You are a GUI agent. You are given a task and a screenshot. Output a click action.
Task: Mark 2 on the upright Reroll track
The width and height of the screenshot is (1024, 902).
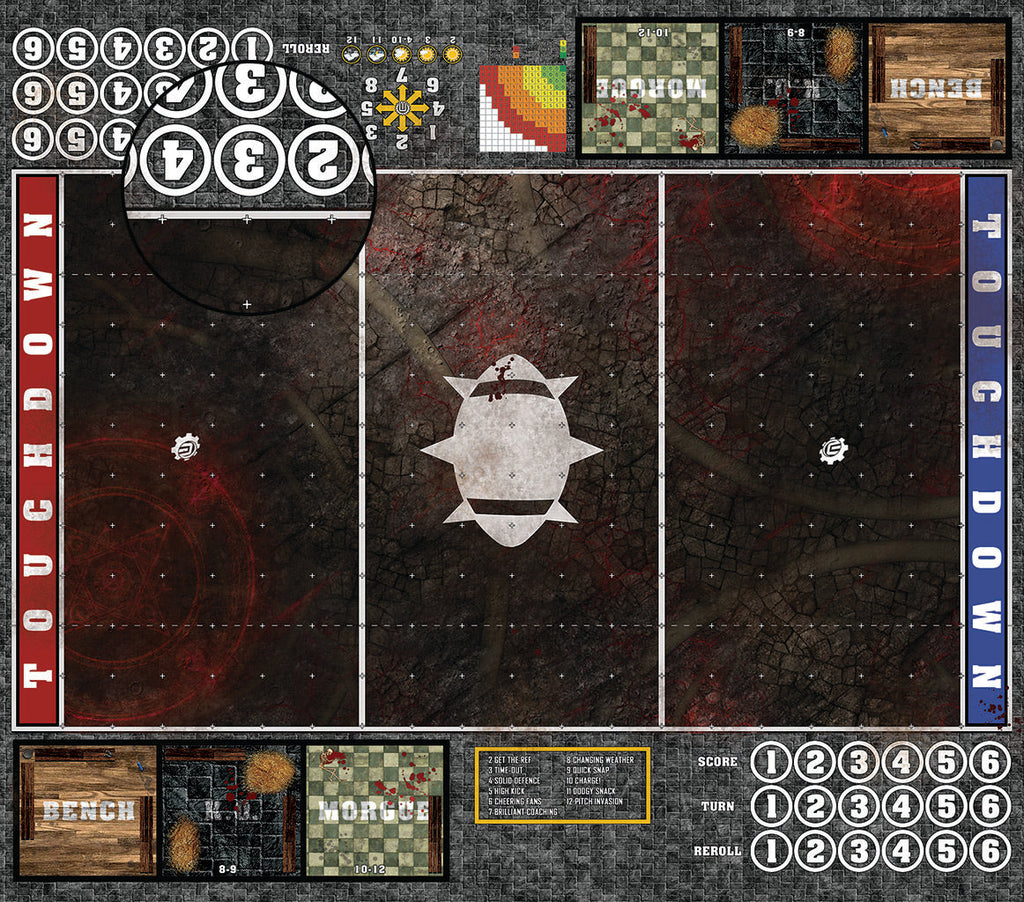(815, 850)
